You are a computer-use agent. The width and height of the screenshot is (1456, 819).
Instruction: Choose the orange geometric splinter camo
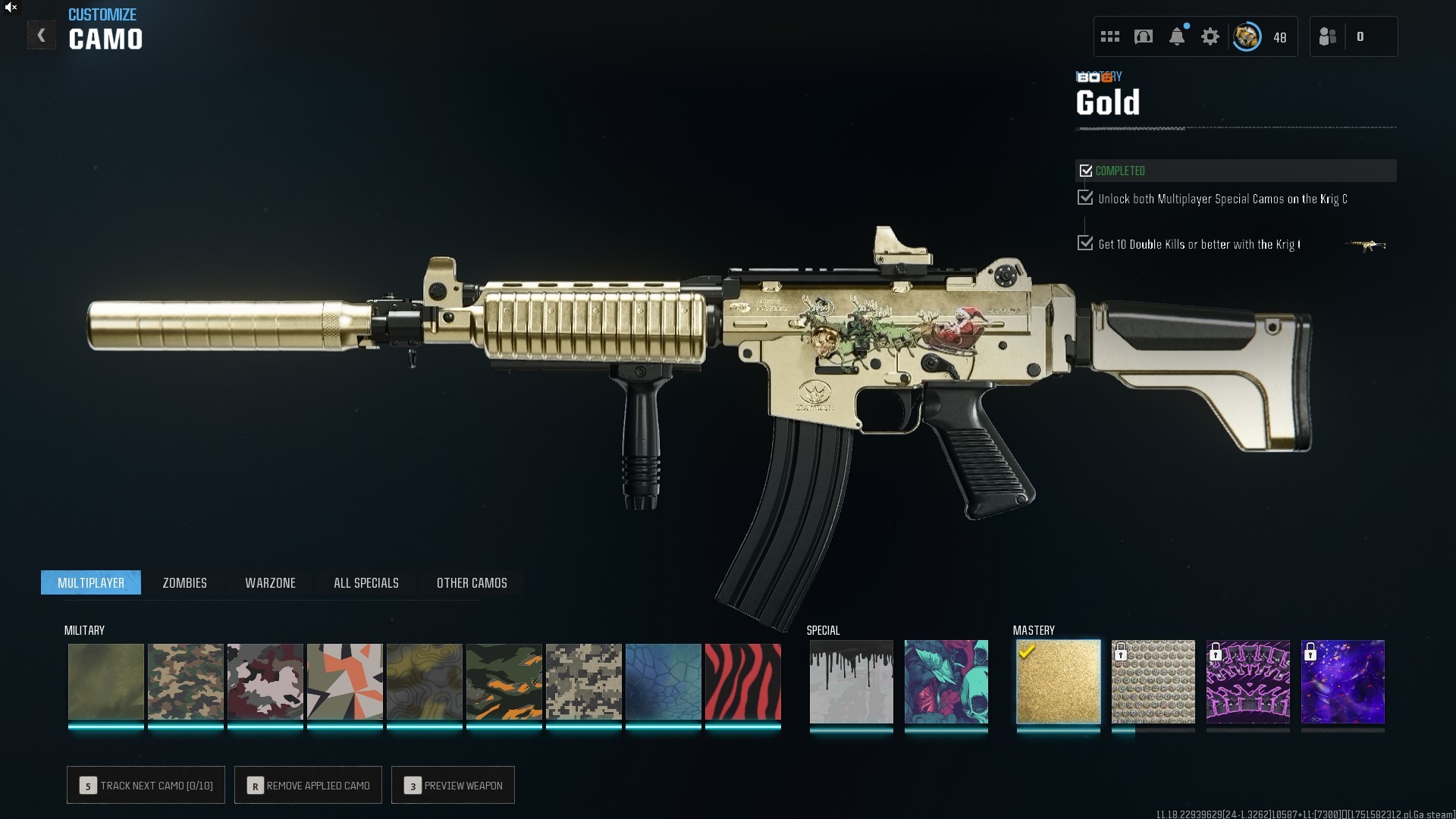(344, 681)
